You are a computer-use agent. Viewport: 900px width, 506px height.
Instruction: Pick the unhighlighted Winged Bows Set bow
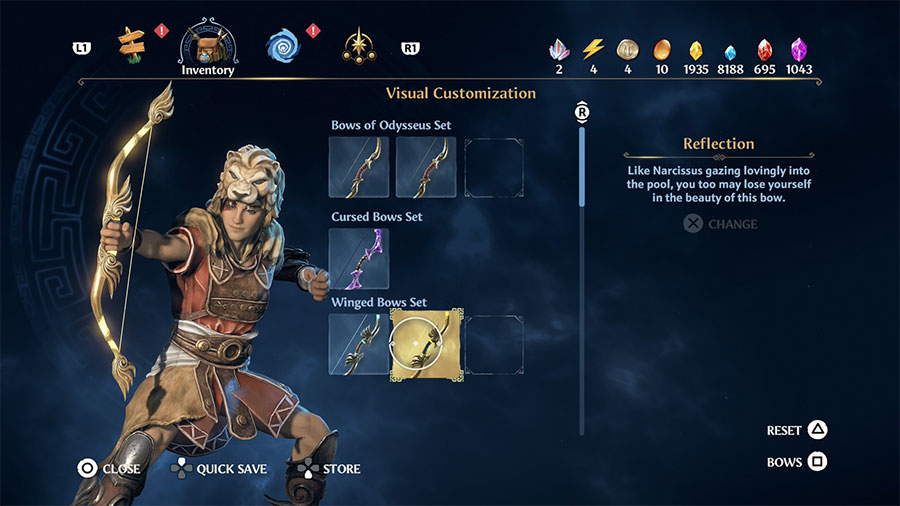[359, 344]
